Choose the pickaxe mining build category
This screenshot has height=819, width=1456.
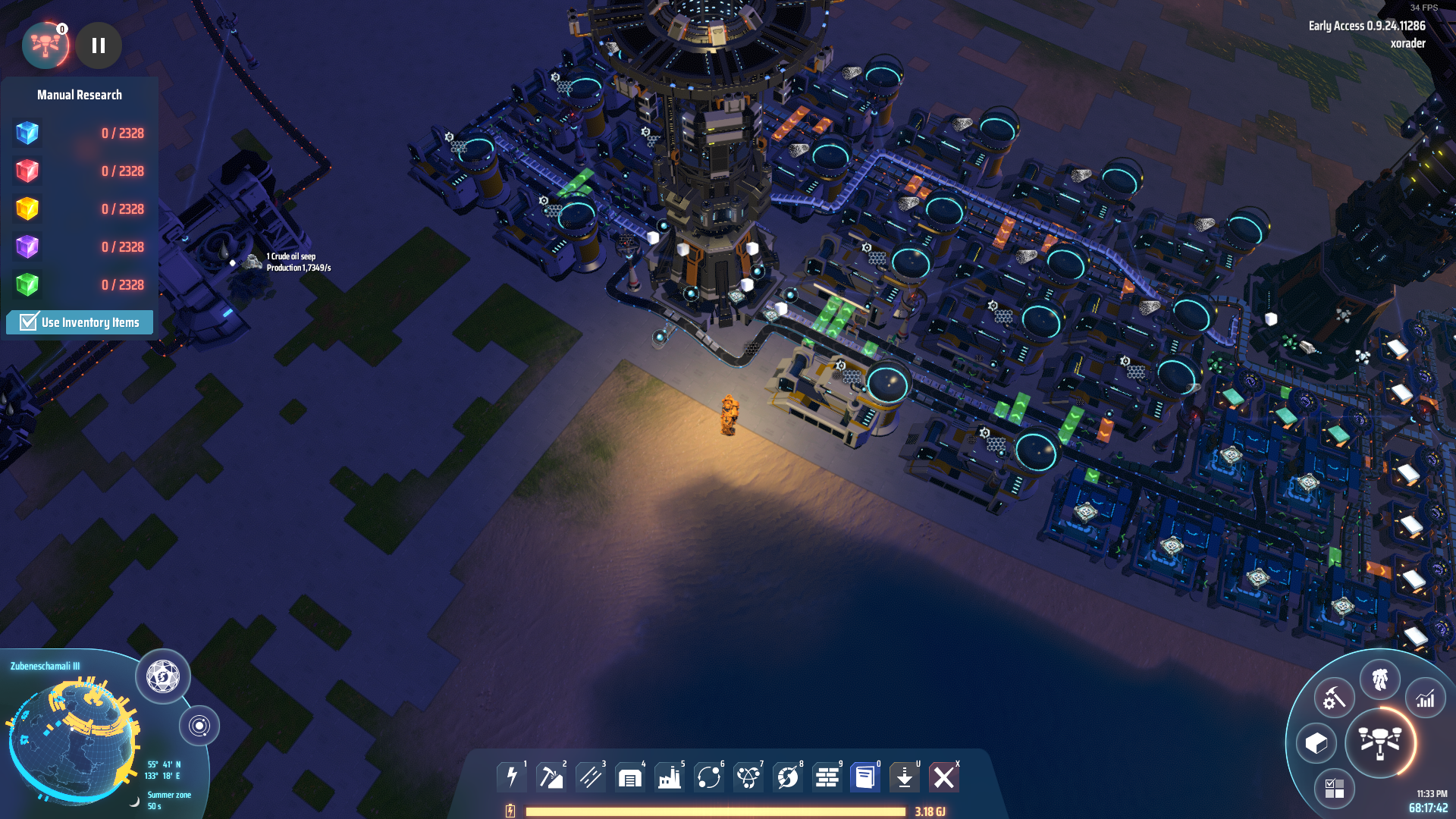click(x=551, y=777)
